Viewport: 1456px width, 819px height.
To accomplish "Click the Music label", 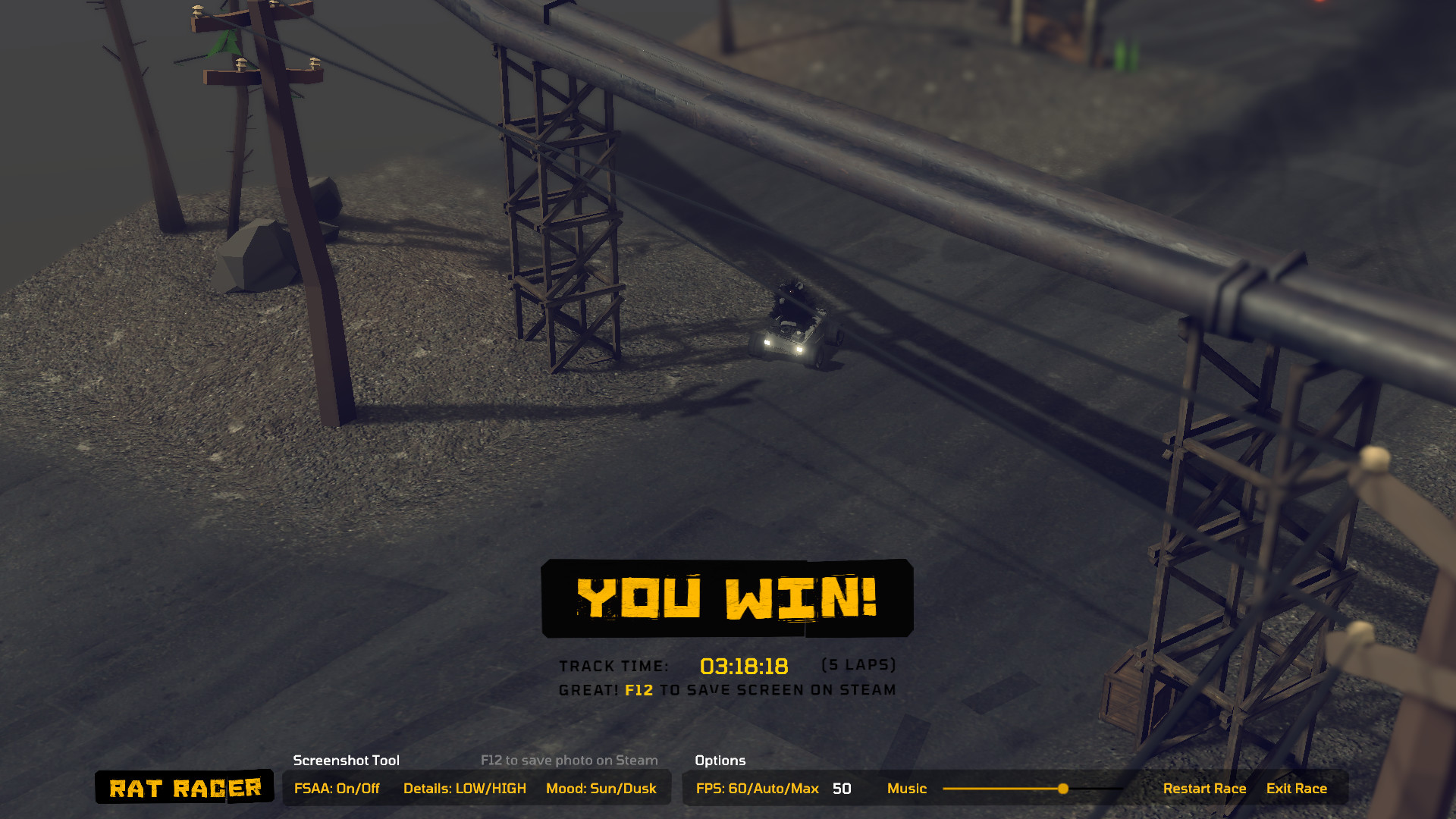I will 907,789.
